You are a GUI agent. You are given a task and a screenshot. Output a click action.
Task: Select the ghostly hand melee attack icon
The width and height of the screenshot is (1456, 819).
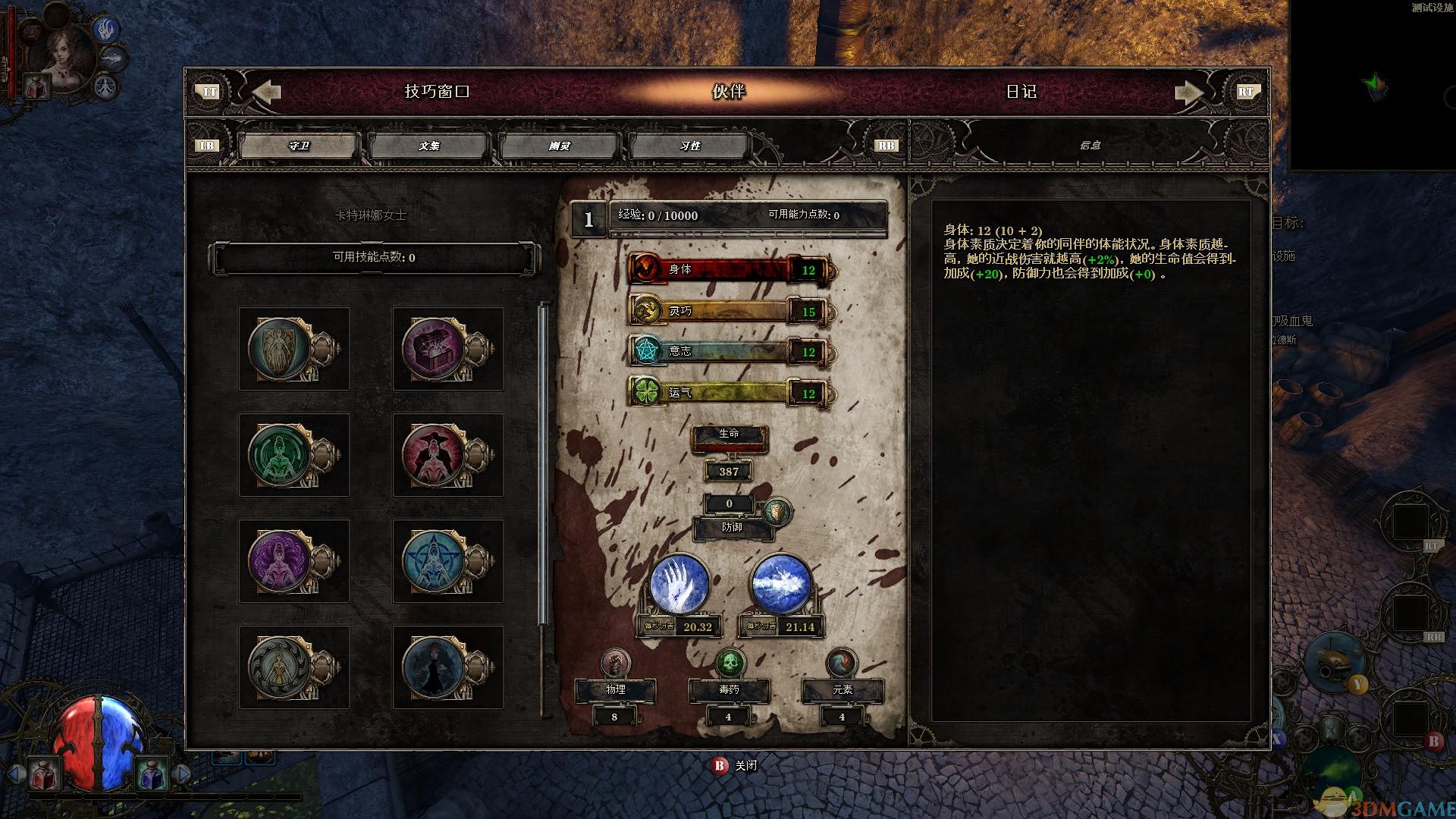679,585
